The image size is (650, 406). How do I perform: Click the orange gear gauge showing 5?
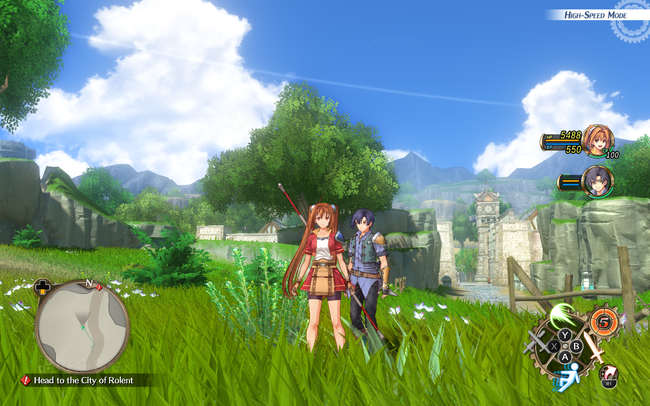point(604,322)
